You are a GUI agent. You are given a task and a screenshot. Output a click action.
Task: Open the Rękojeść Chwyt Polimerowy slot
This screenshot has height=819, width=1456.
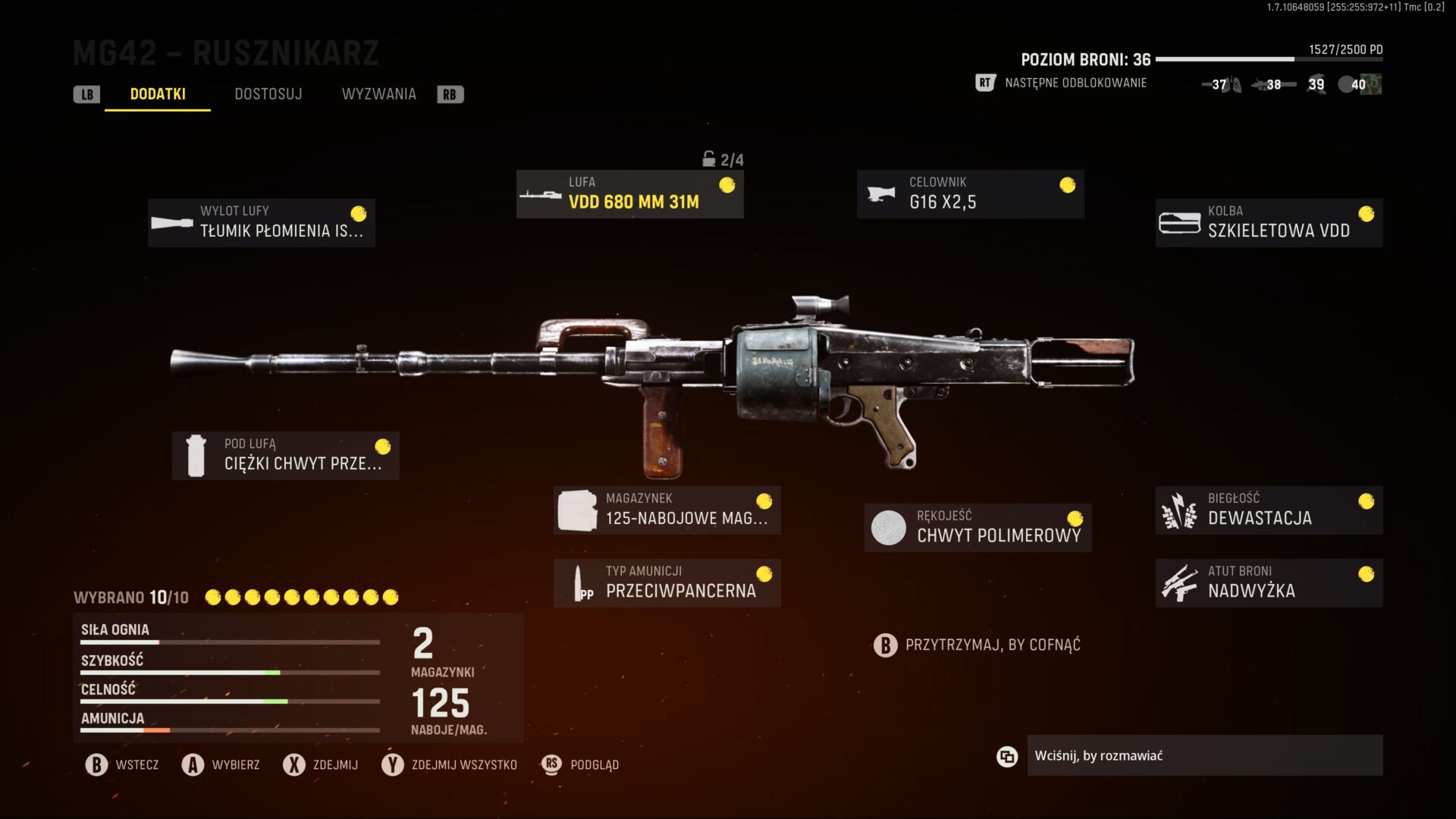(x=977, y=527)
